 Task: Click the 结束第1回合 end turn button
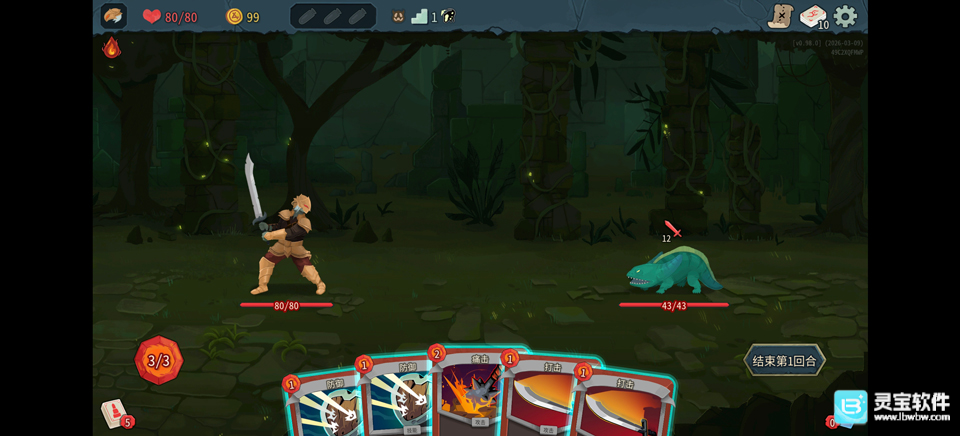(x=785, y=361)
